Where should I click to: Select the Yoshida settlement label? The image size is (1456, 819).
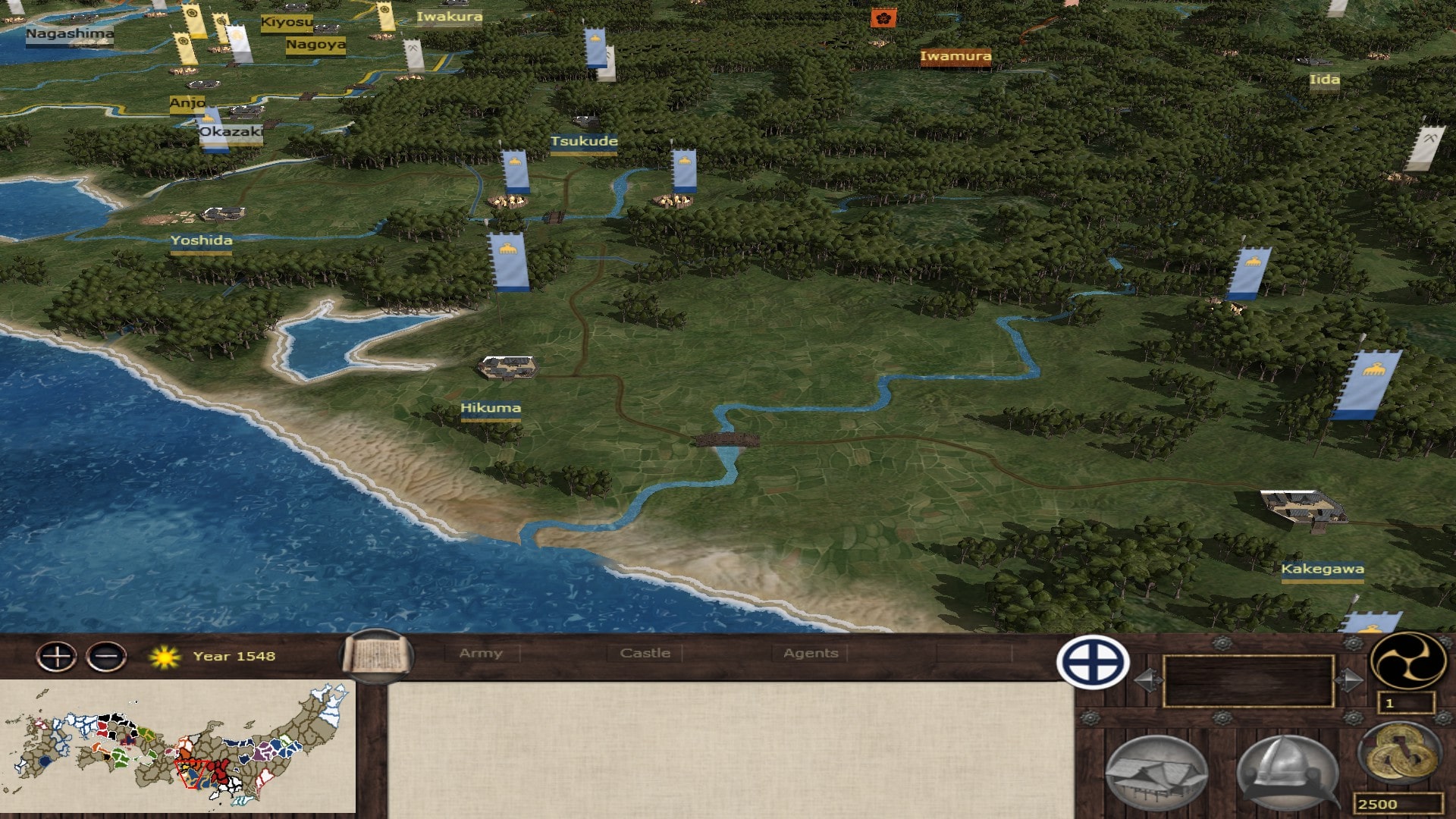(201, 241)
